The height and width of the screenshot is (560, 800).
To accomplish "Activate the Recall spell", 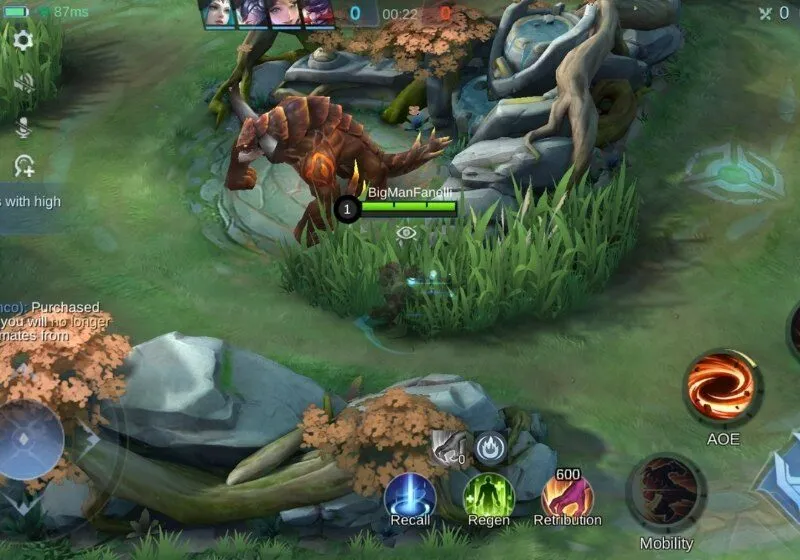I will 410,496.
